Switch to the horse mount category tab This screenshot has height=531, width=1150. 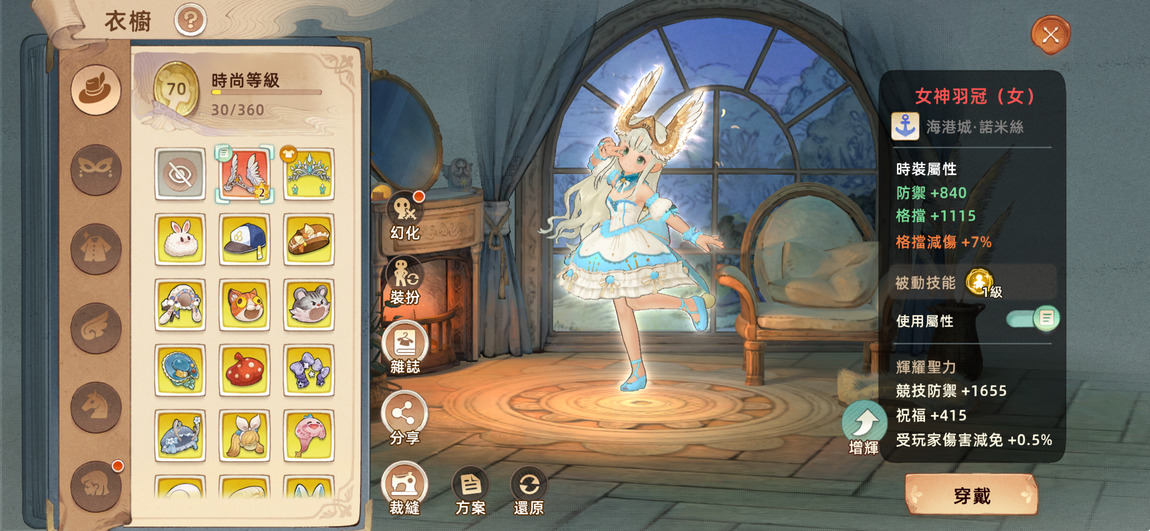(96, 407)
